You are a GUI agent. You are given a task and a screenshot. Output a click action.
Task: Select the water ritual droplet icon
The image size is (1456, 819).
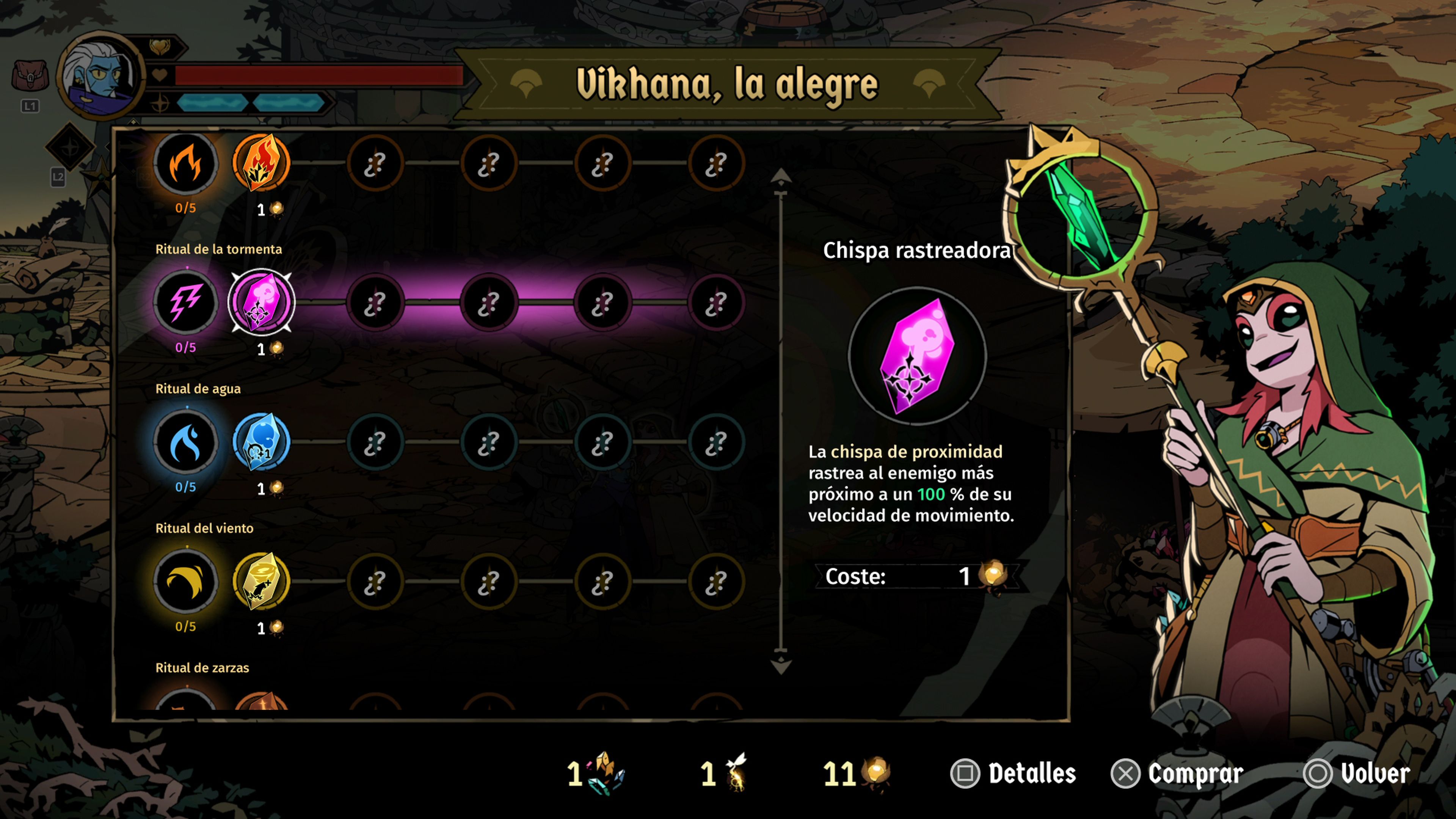coord(185,442)
